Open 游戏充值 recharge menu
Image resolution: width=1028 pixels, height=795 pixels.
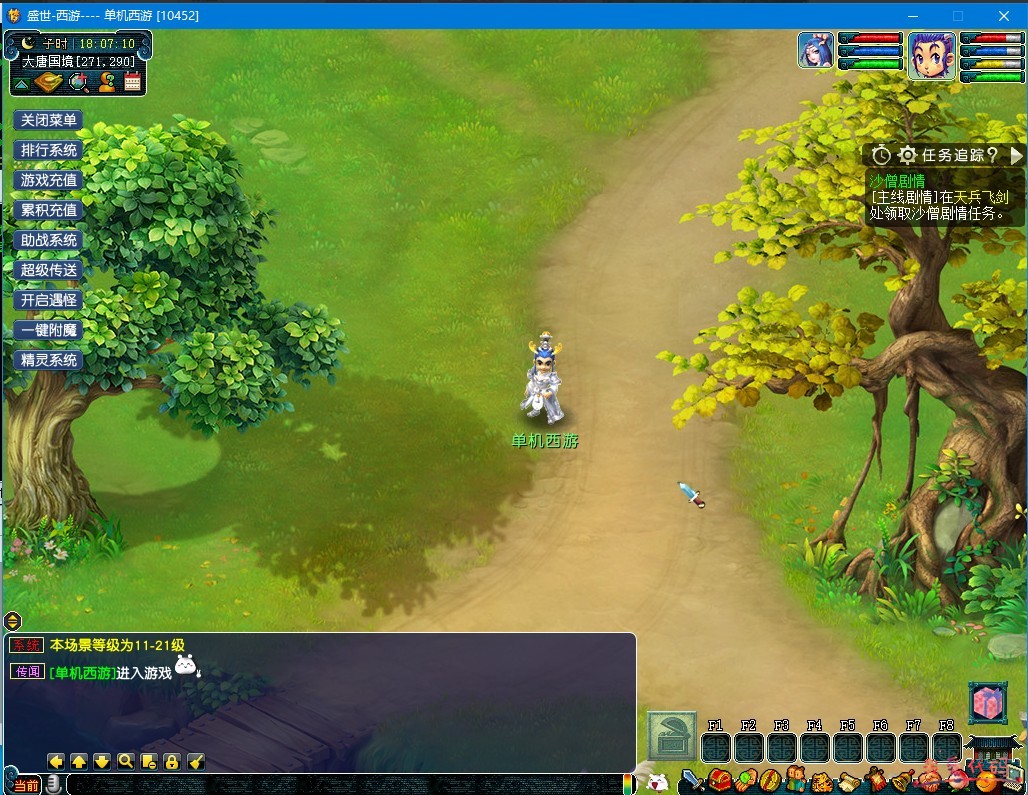[x=48, y=180]
